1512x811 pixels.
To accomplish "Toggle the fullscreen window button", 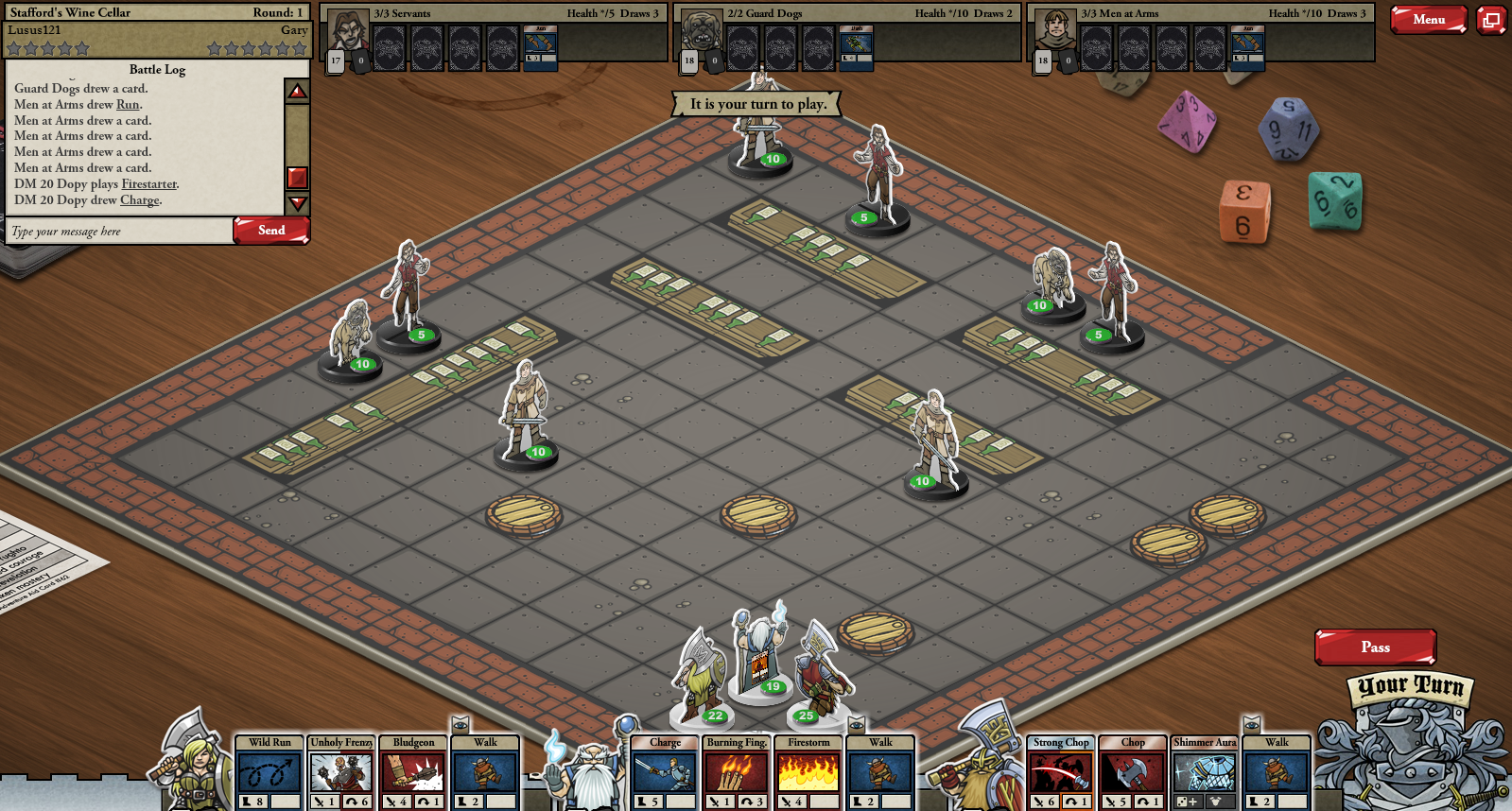I will pos(1491,20).
